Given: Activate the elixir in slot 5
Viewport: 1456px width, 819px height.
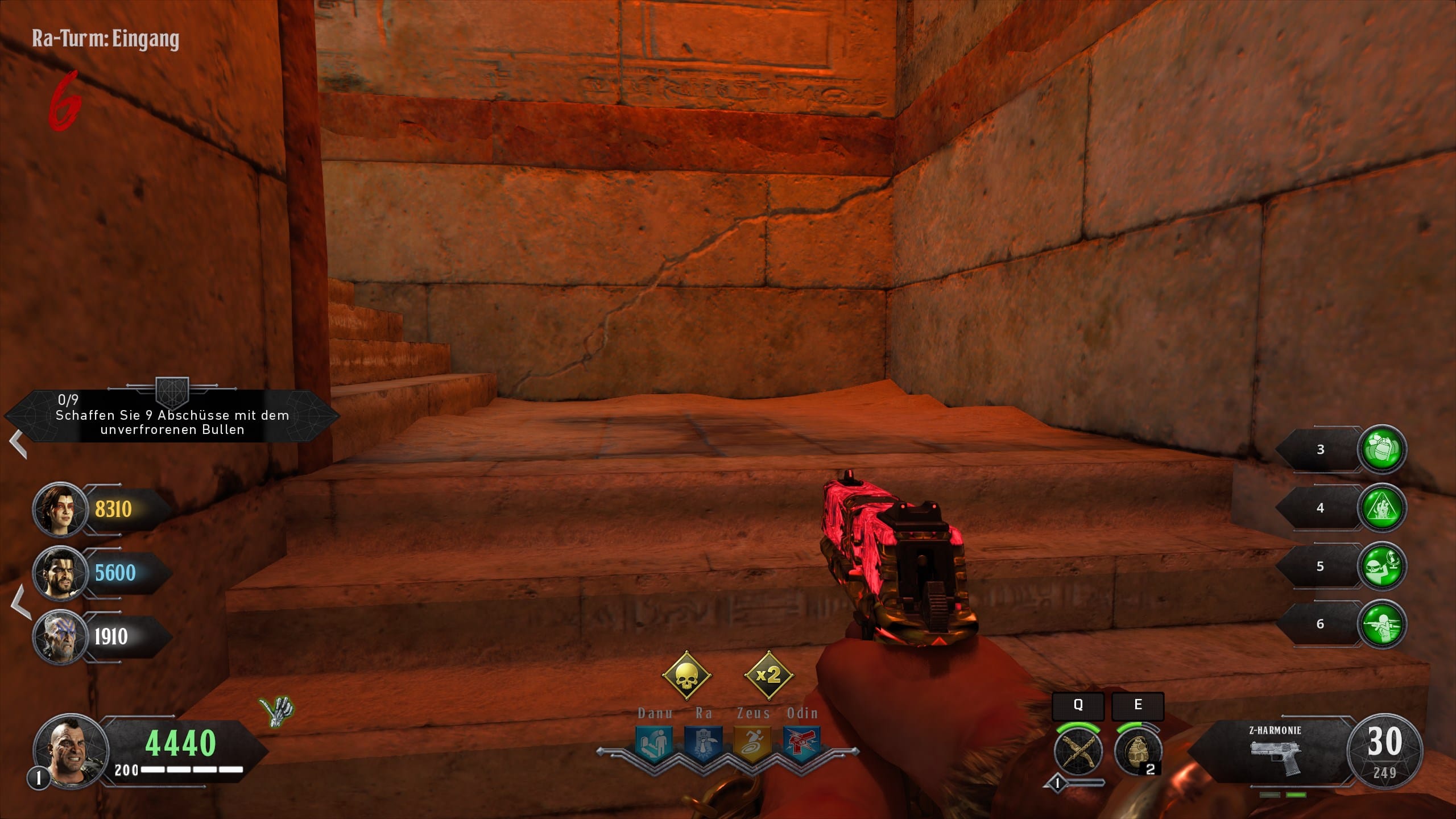Looking at the screenshot, I should coord(1381,566).
